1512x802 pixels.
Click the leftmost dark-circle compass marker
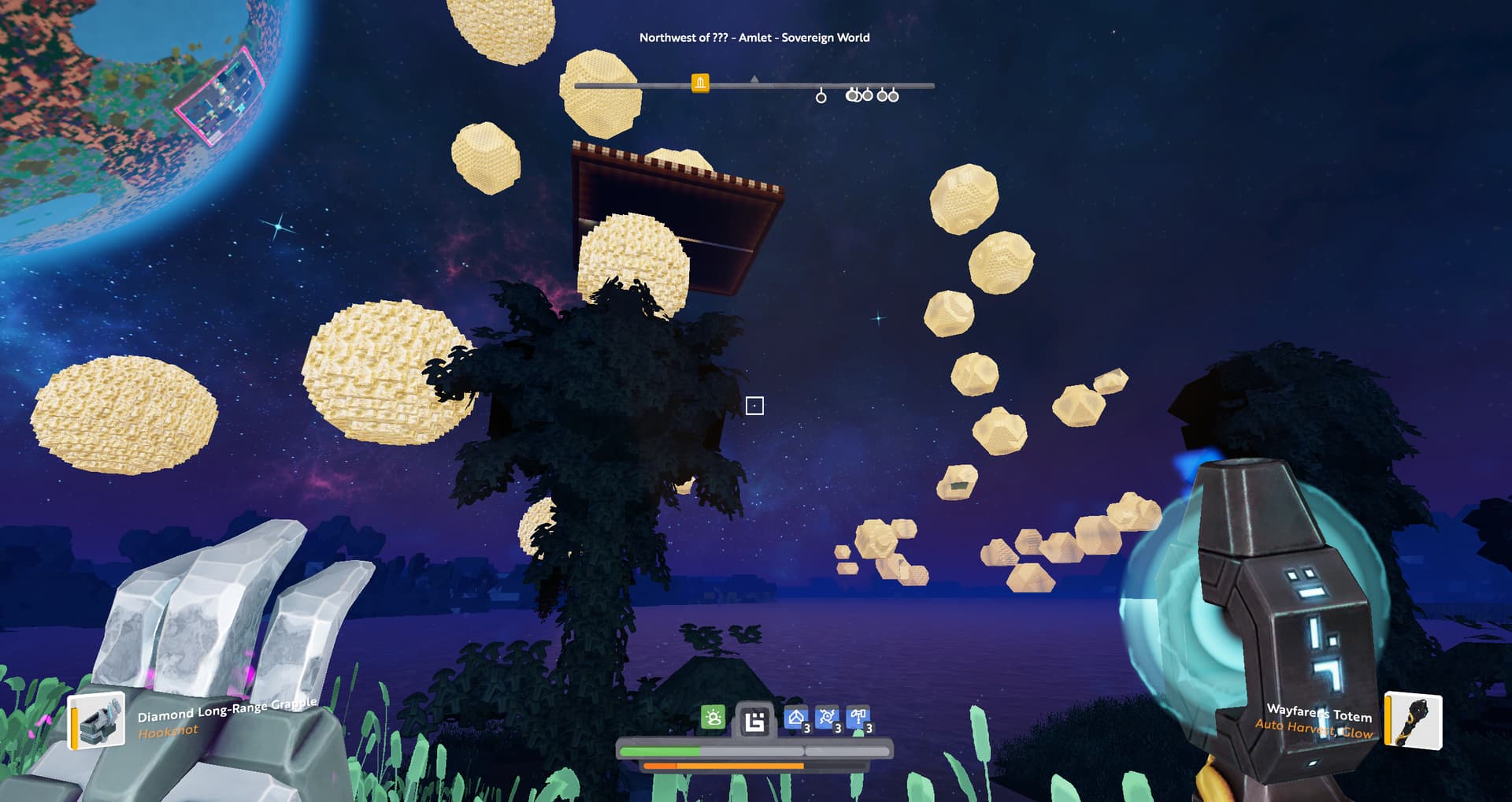[x=821, y=96]
